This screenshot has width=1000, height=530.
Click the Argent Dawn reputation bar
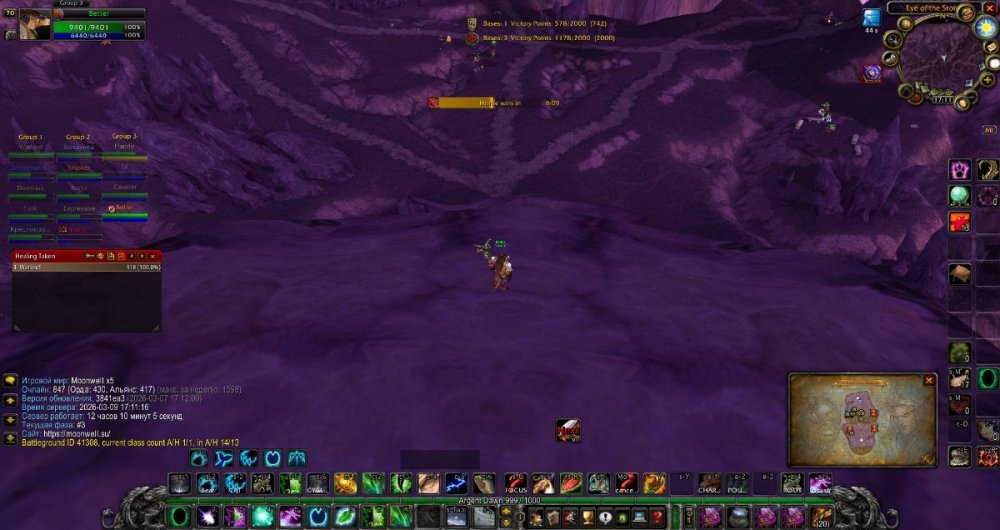(x=499, y=500)
